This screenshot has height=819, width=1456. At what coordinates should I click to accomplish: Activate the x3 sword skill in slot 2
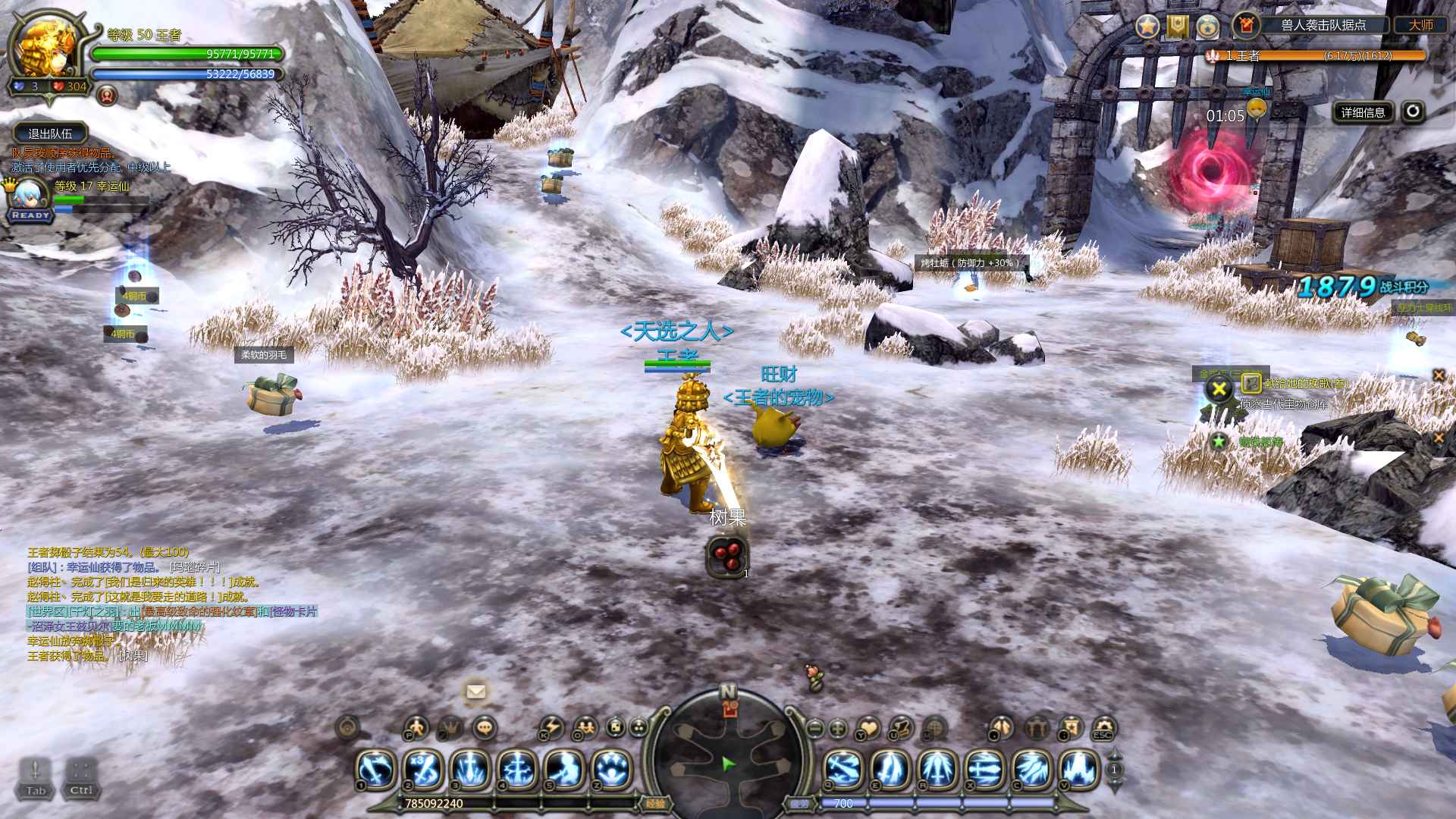424,768
